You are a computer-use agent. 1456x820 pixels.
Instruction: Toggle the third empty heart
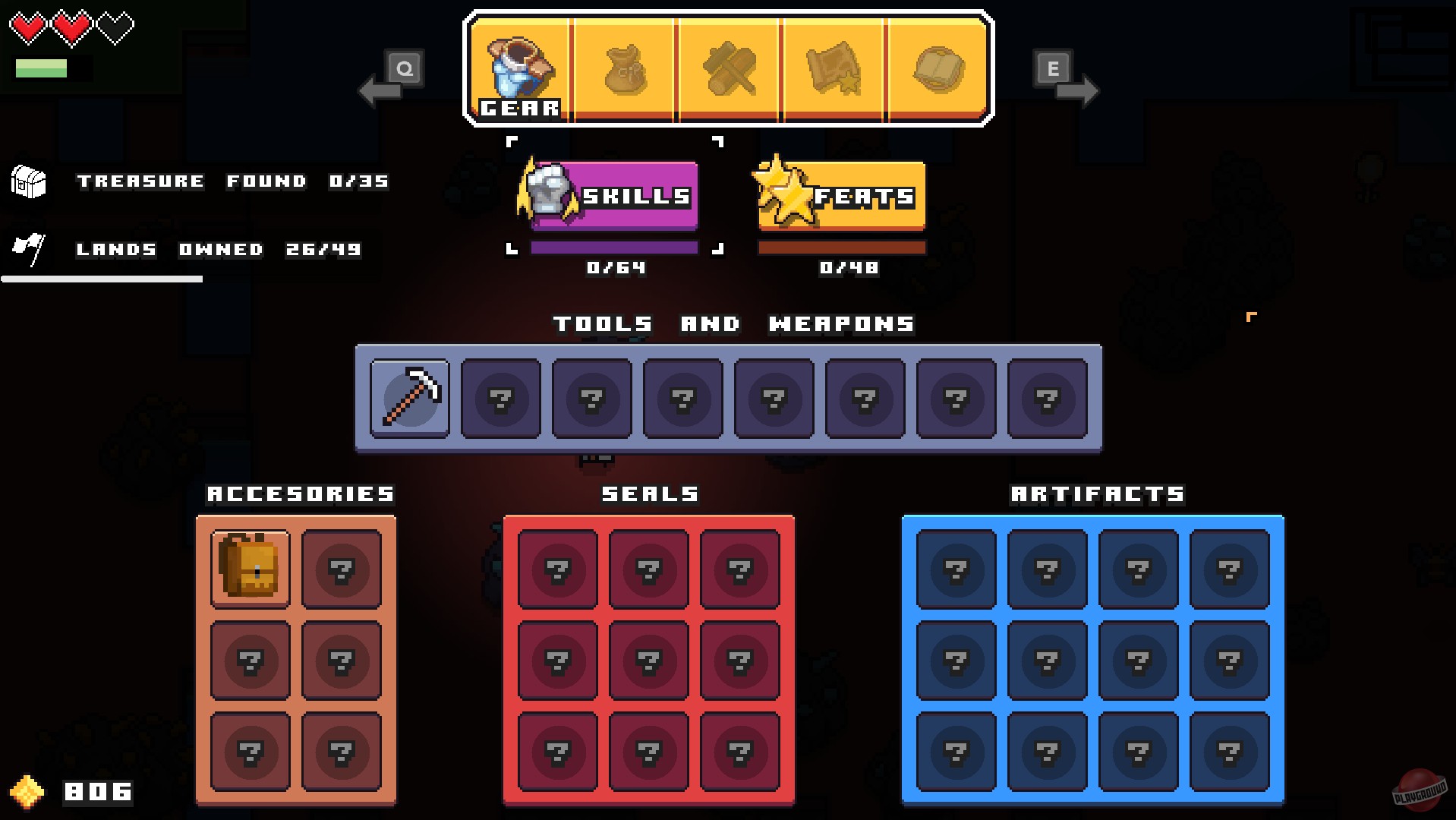(118, 25)
